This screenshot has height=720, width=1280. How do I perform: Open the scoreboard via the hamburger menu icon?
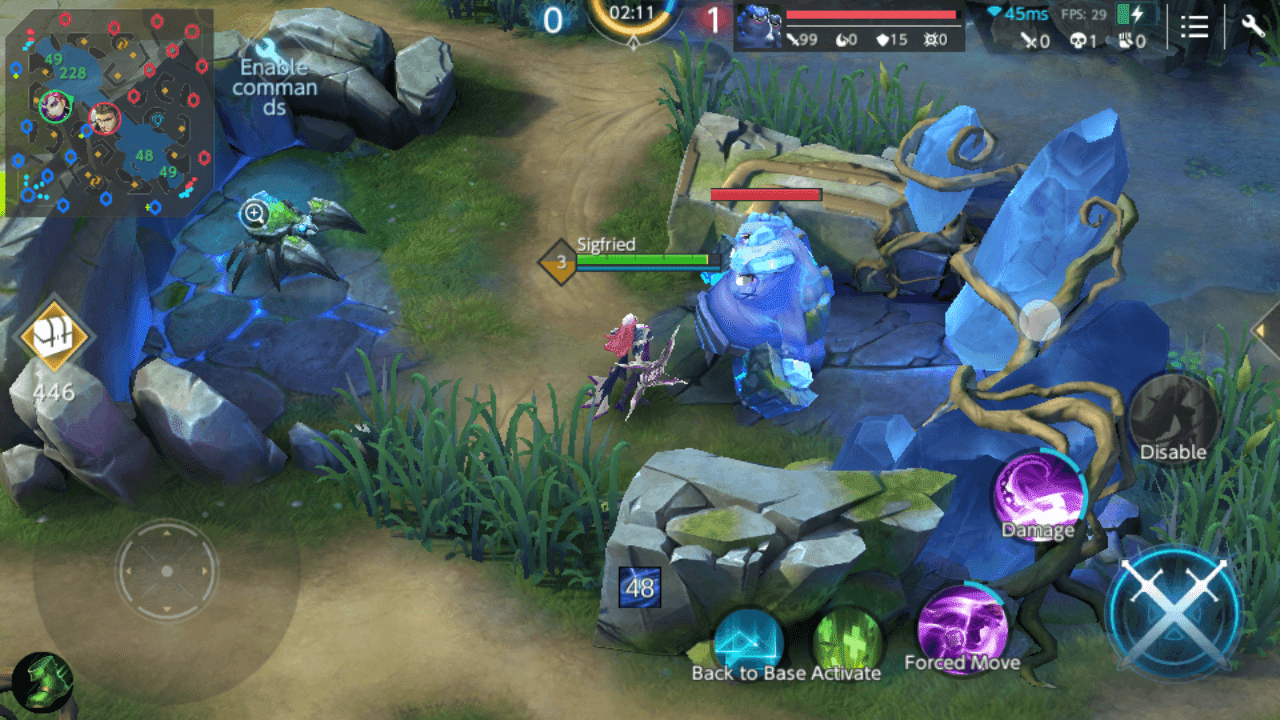click(x=1194, y=27)
